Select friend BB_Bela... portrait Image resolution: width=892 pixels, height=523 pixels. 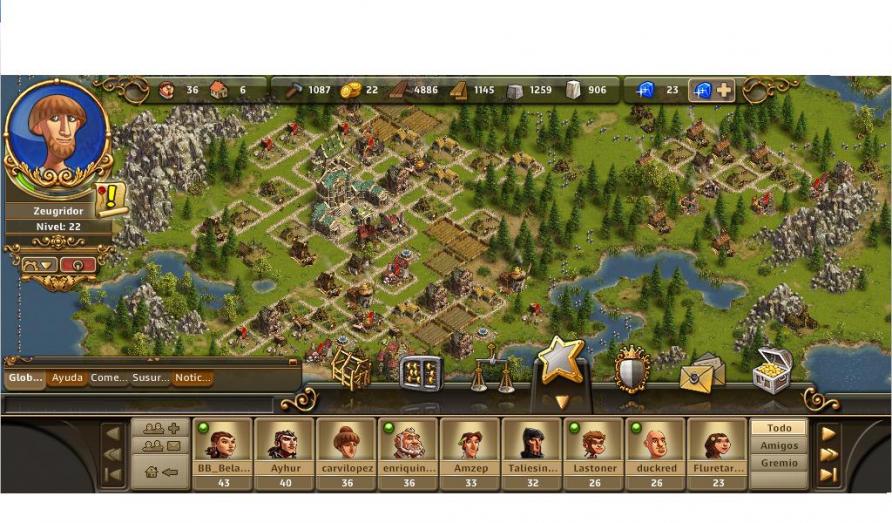pos(221,440)
